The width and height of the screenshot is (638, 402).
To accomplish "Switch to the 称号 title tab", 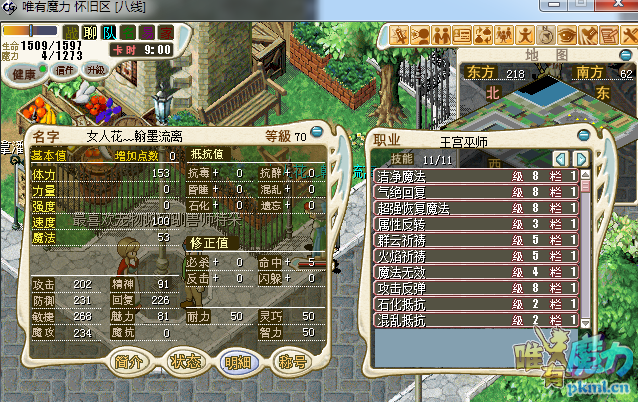I will 291,360.
